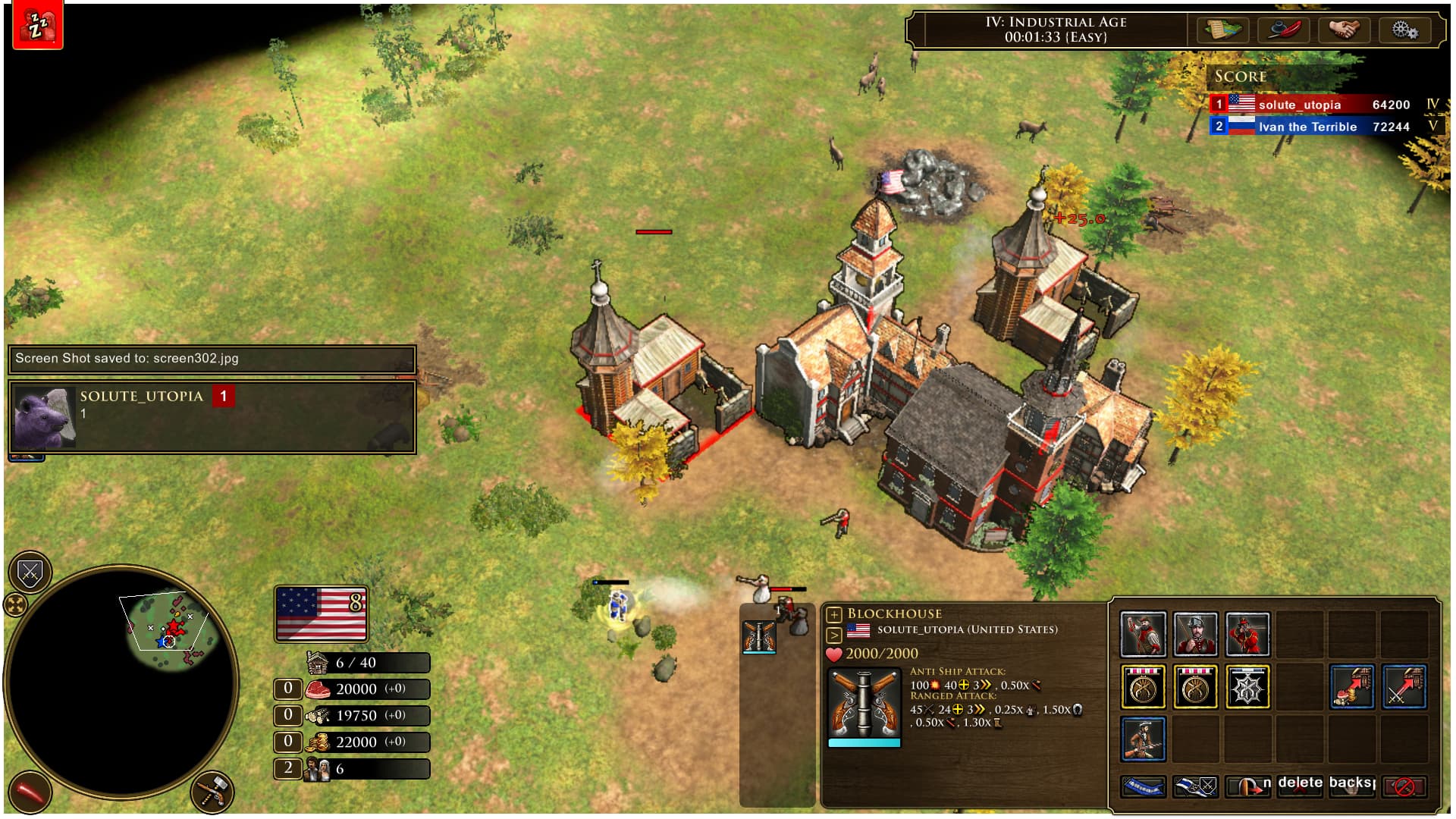Click the red prohibition sign button
Screen dimensions: 1456x819
point(1404,786)
